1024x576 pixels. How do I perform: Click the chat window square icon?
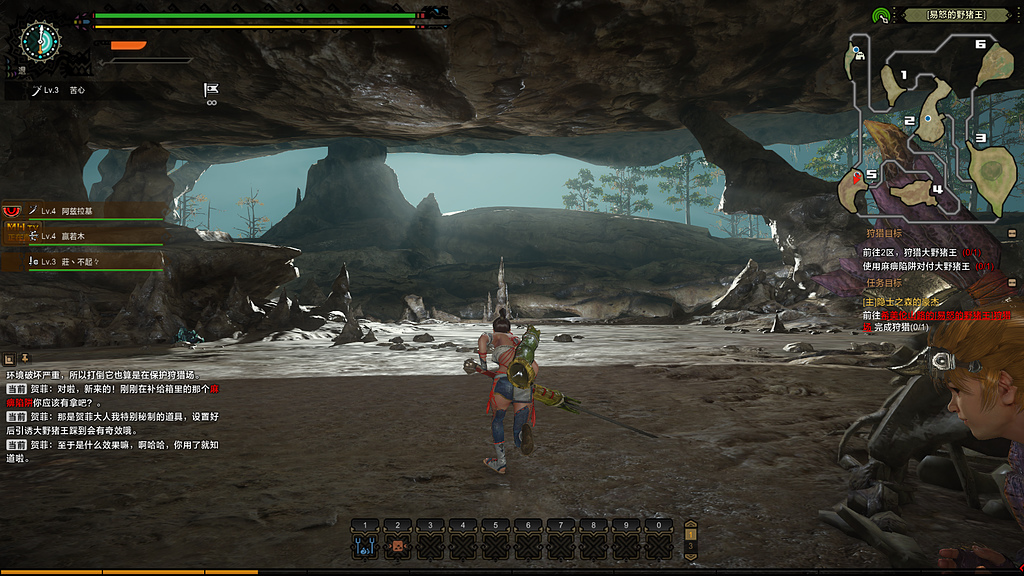point(9,359)
